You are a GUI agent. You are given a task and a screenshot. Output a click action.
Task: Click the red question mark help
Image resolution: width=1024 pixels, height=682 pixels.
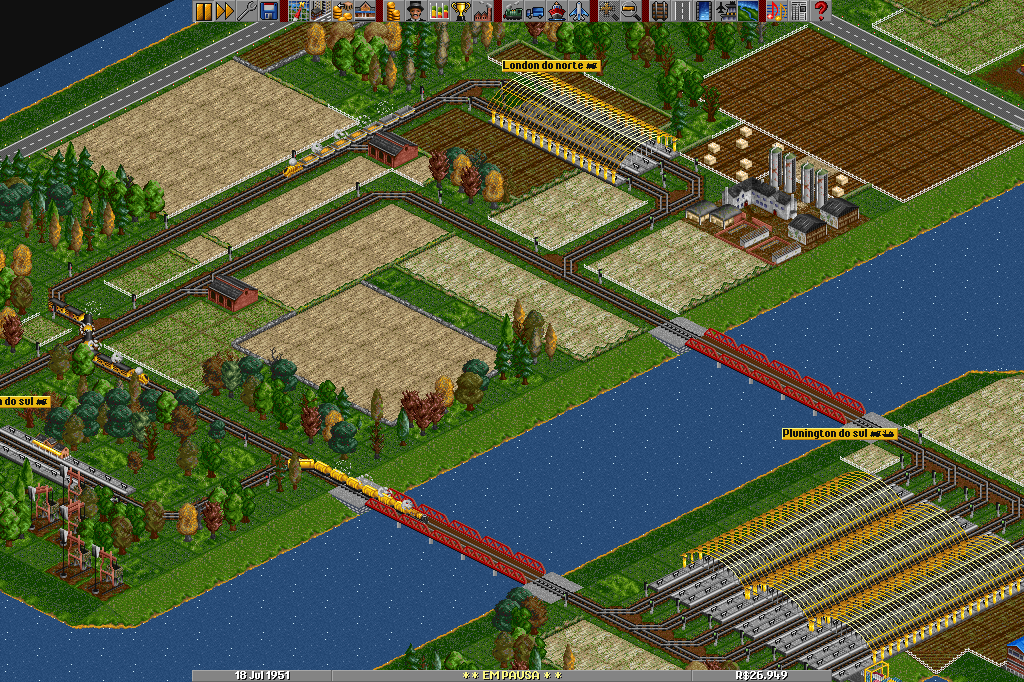click(821, 11)
